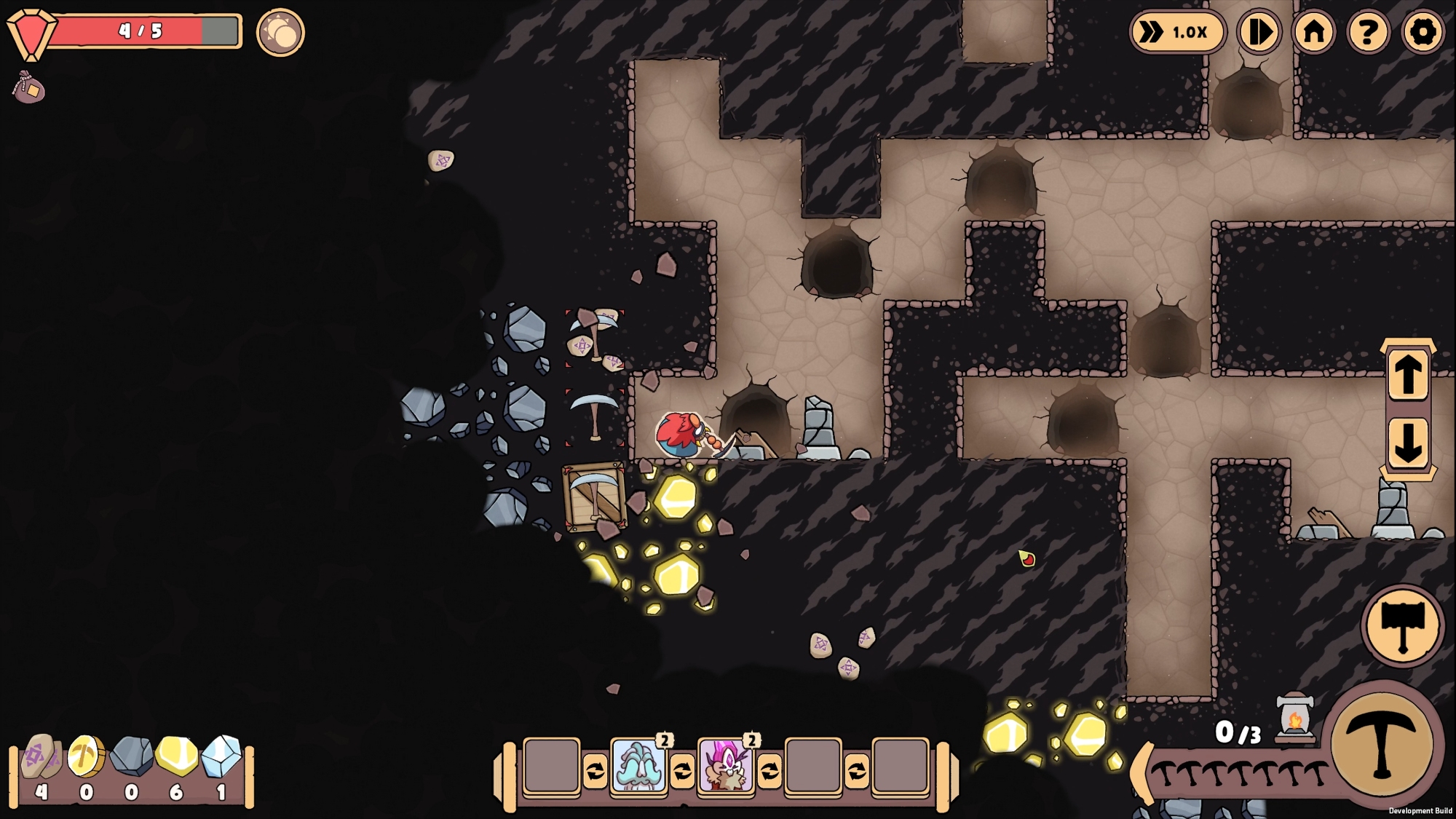This screenshot has height=819, width=1456.
Task: Move up with the up arrow
Action: point(1408,374)
